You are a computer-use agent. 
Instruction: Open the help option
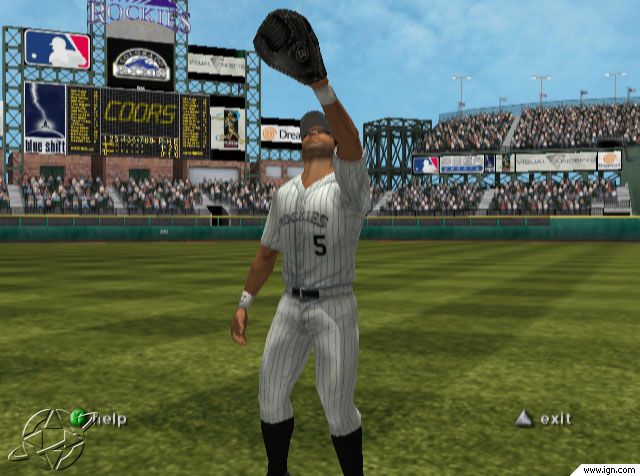(x=100, y=419)
